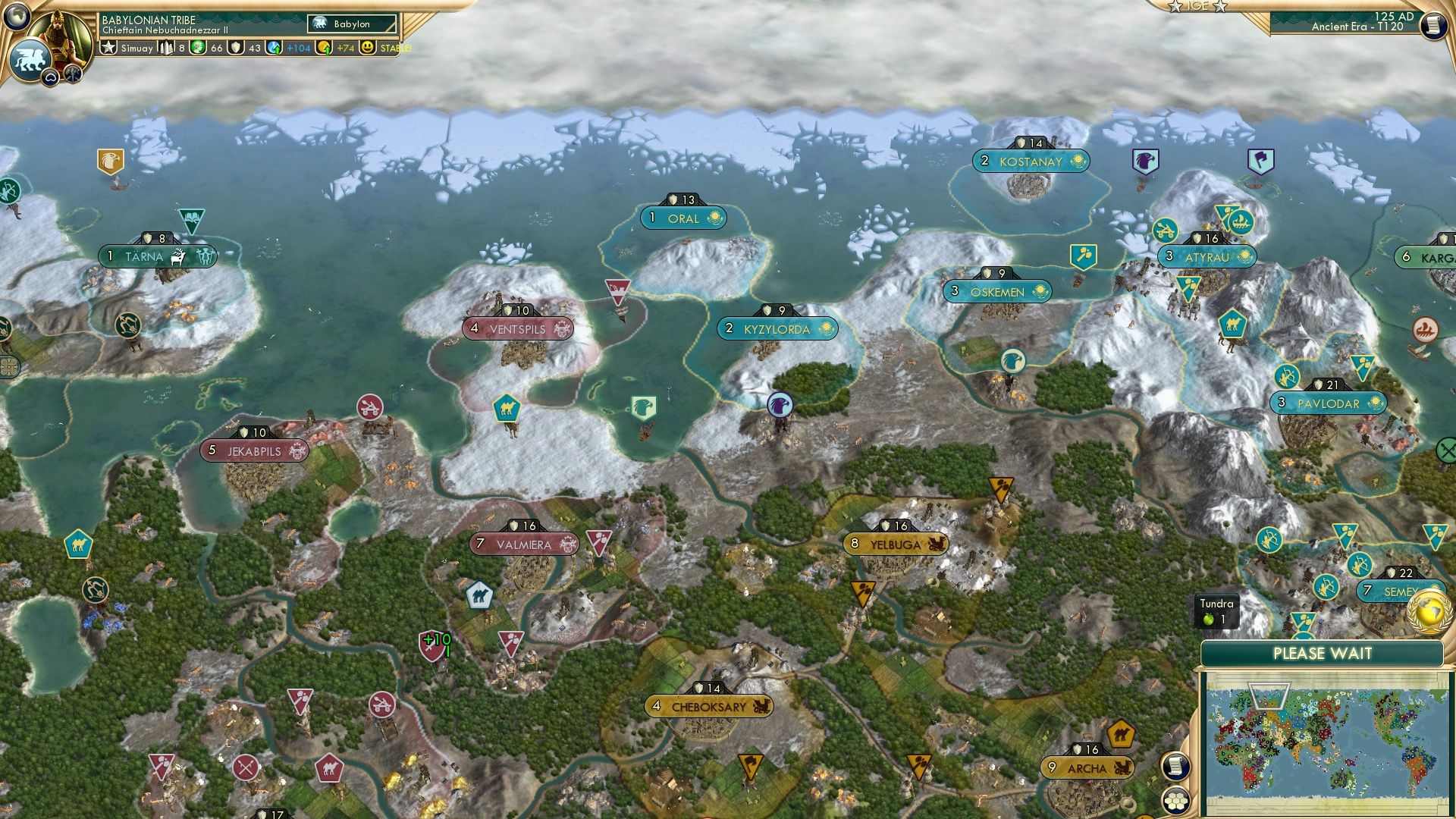Click the smiley happiness icon showing STABLE

coord(369,47)
